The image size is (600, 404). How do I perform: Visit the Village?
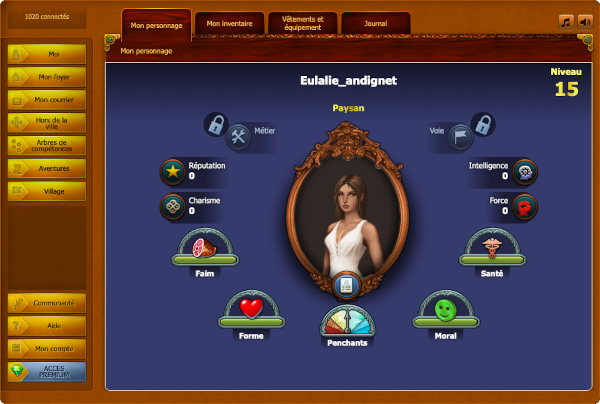pos(47,191)
